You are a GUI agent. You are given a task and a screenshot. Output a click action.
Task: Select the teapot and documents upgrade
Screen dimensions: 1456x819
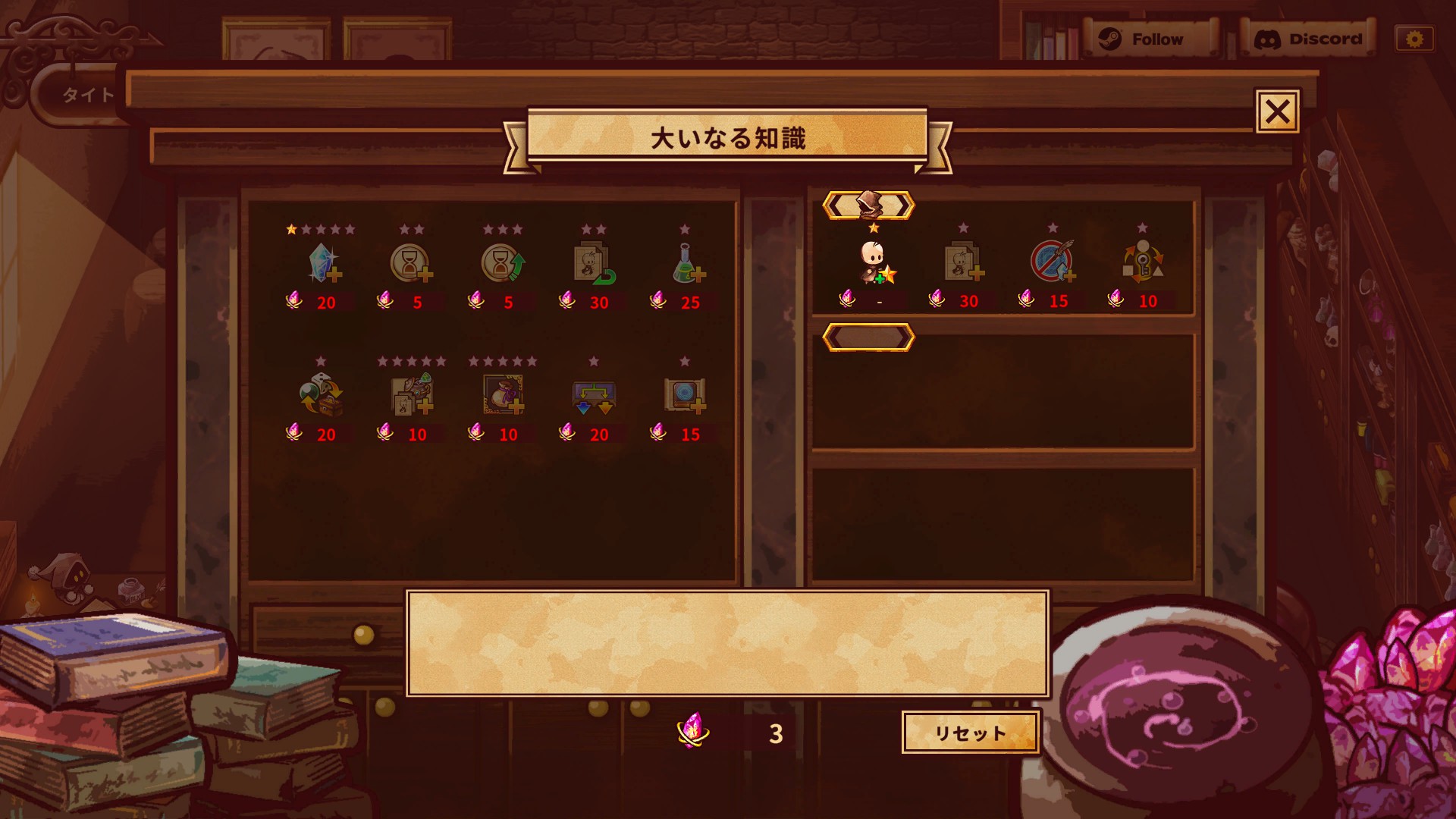point(412,395)
